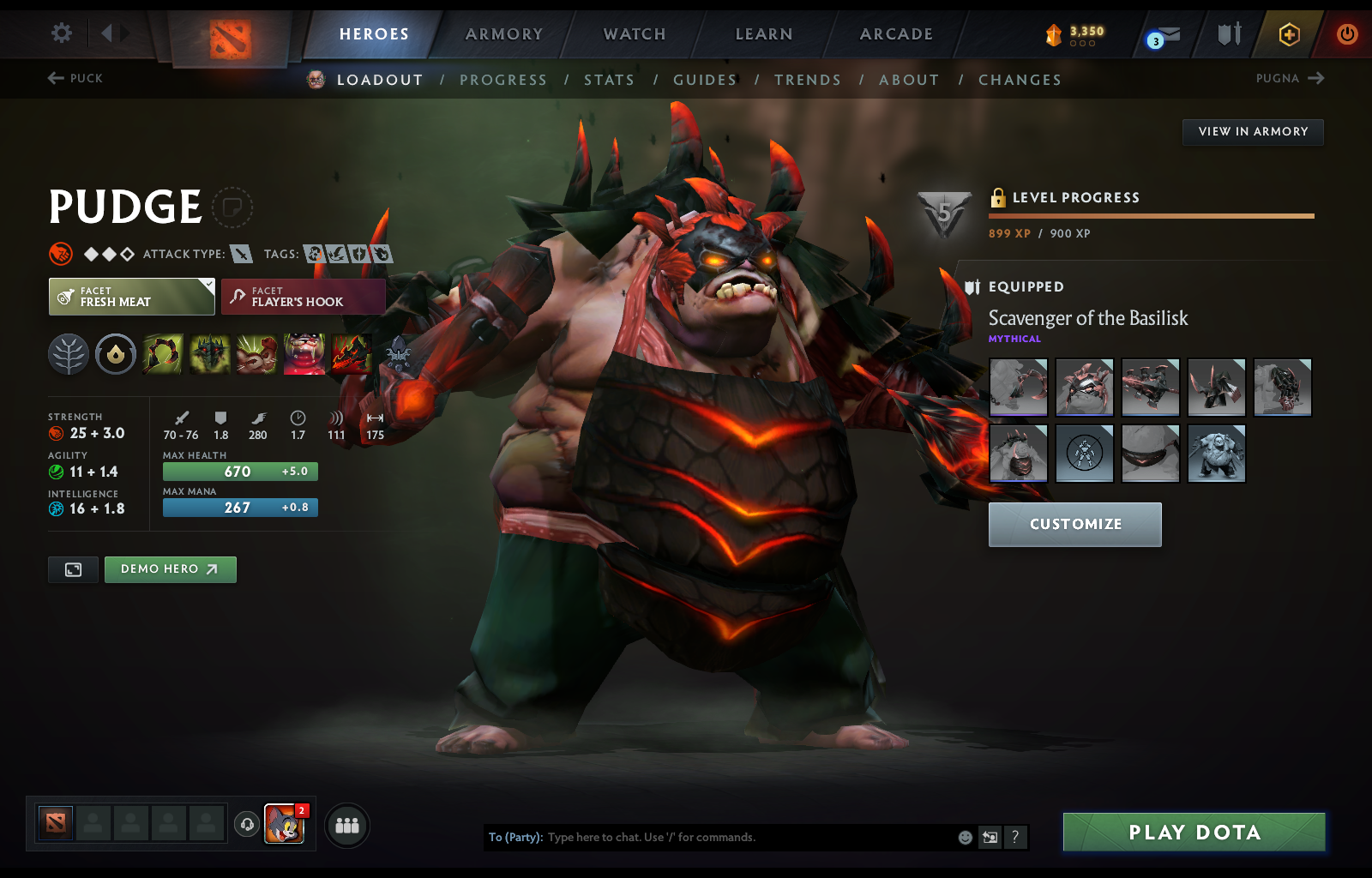
Task: Go back to Puck hero page
Action: click(x=75, y=78)
